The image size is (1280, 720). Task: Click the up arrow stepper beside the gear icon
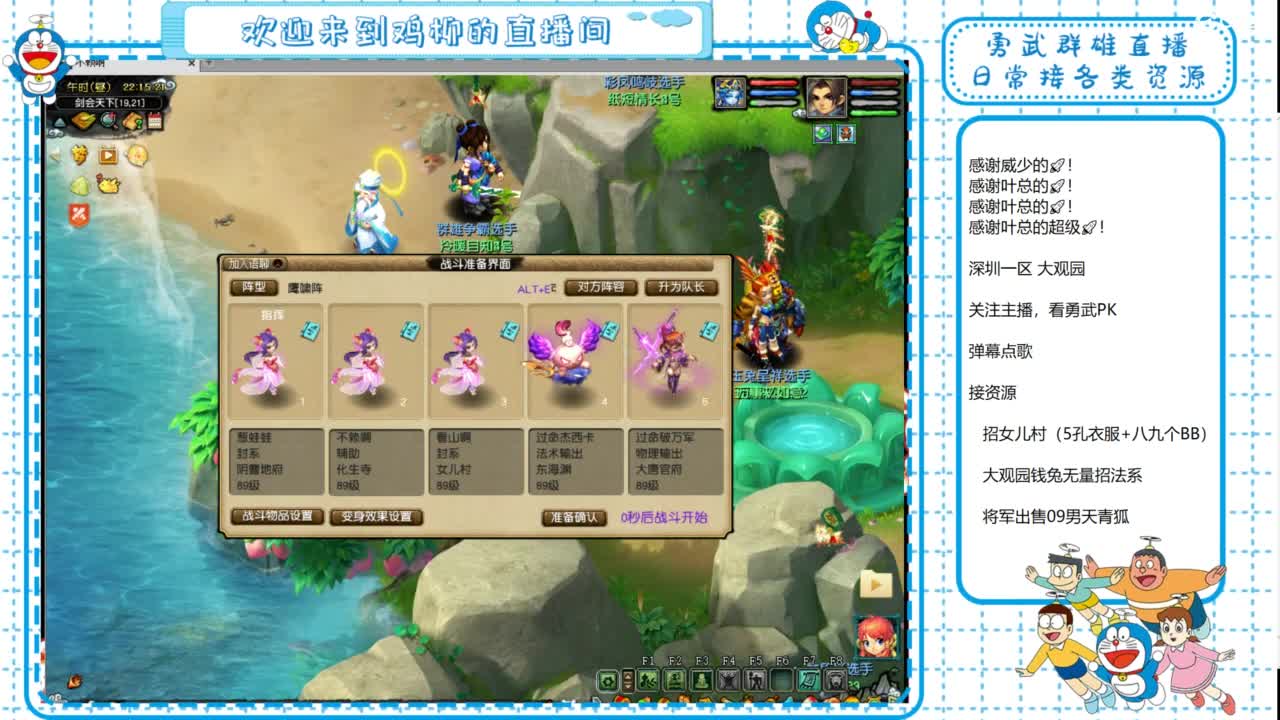tap(628, 675)
